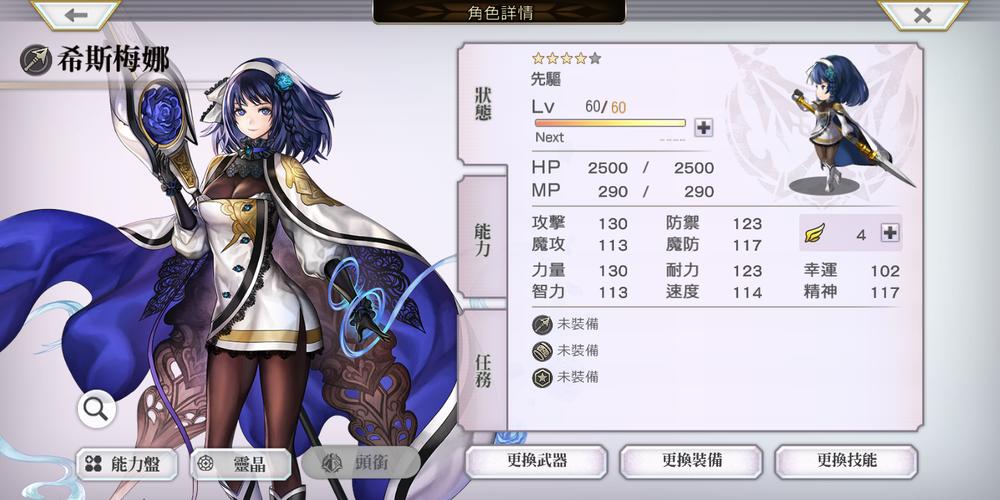1000x500 pixels.
Task: Choose 更換武器 to change weapon
Action: [537, 461]
